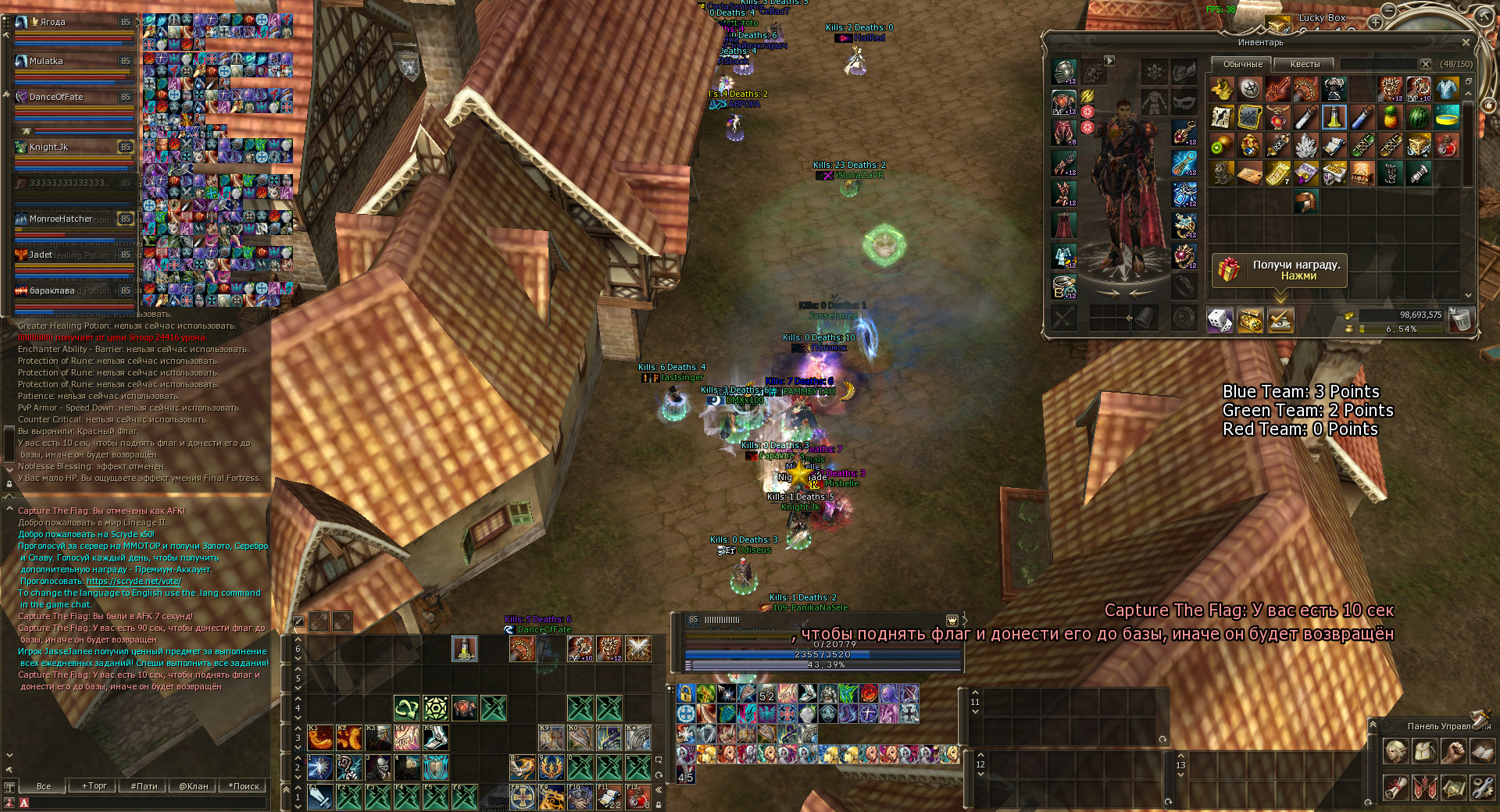Click the pineapple item in the inventory grid
The width and height of the screenshot is (1500, 812).
point(1389,118)
